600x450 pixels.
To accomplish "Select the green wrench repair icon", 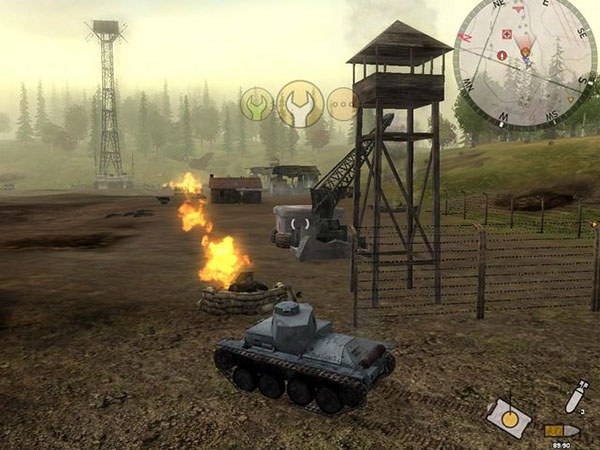I will click(x=257, y=103).
